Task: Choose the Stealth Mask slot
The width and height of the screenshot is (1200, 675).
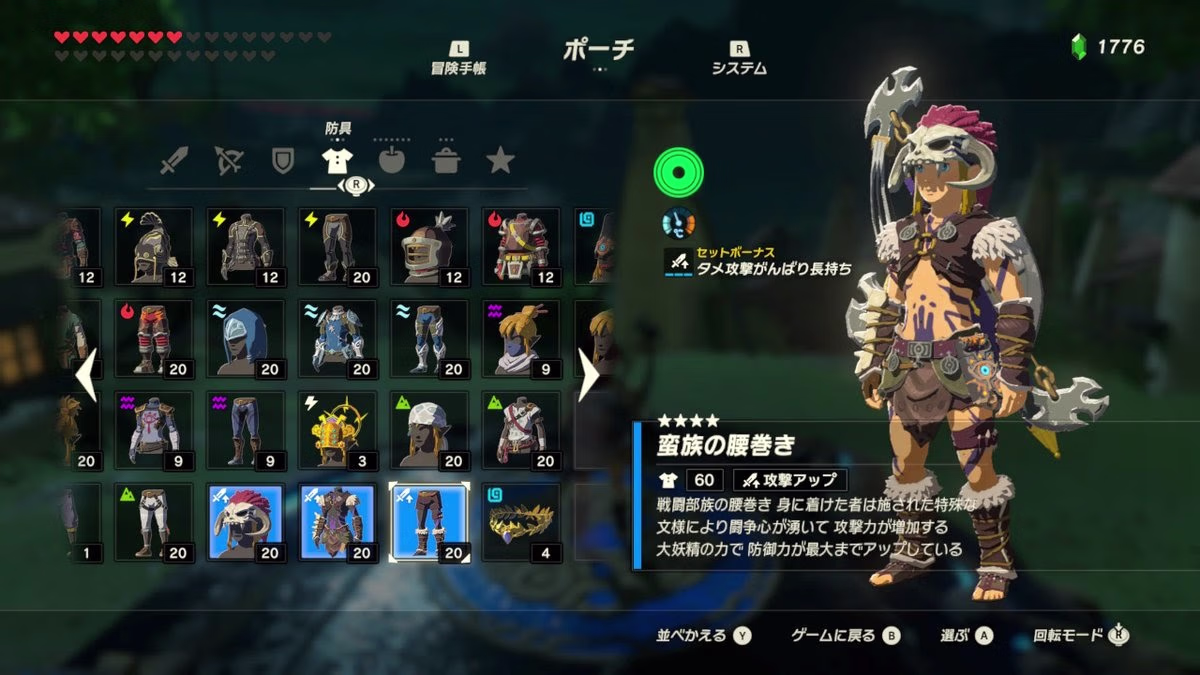Action: (x=521, y=338)
